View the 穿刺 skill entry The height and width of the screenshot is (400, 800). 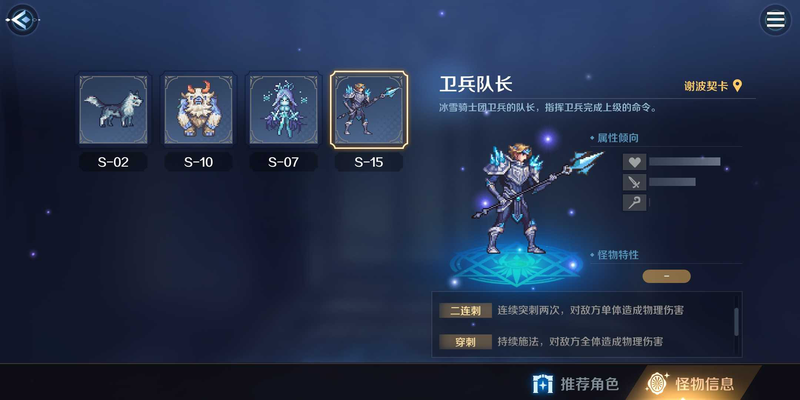click(466, 342)
